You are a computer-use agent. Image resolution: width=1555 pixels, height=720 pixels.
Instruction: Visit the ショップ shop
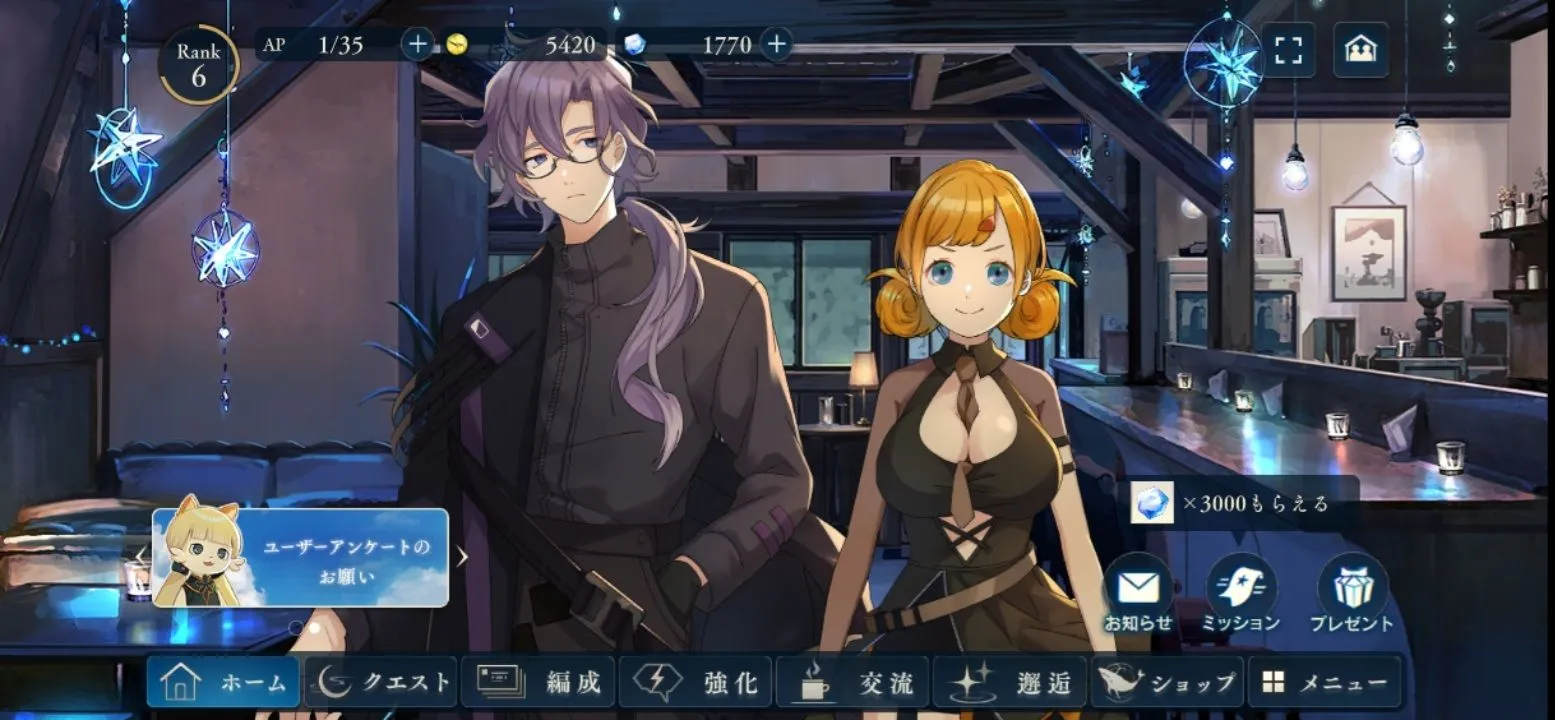(x=1167, y=683)
